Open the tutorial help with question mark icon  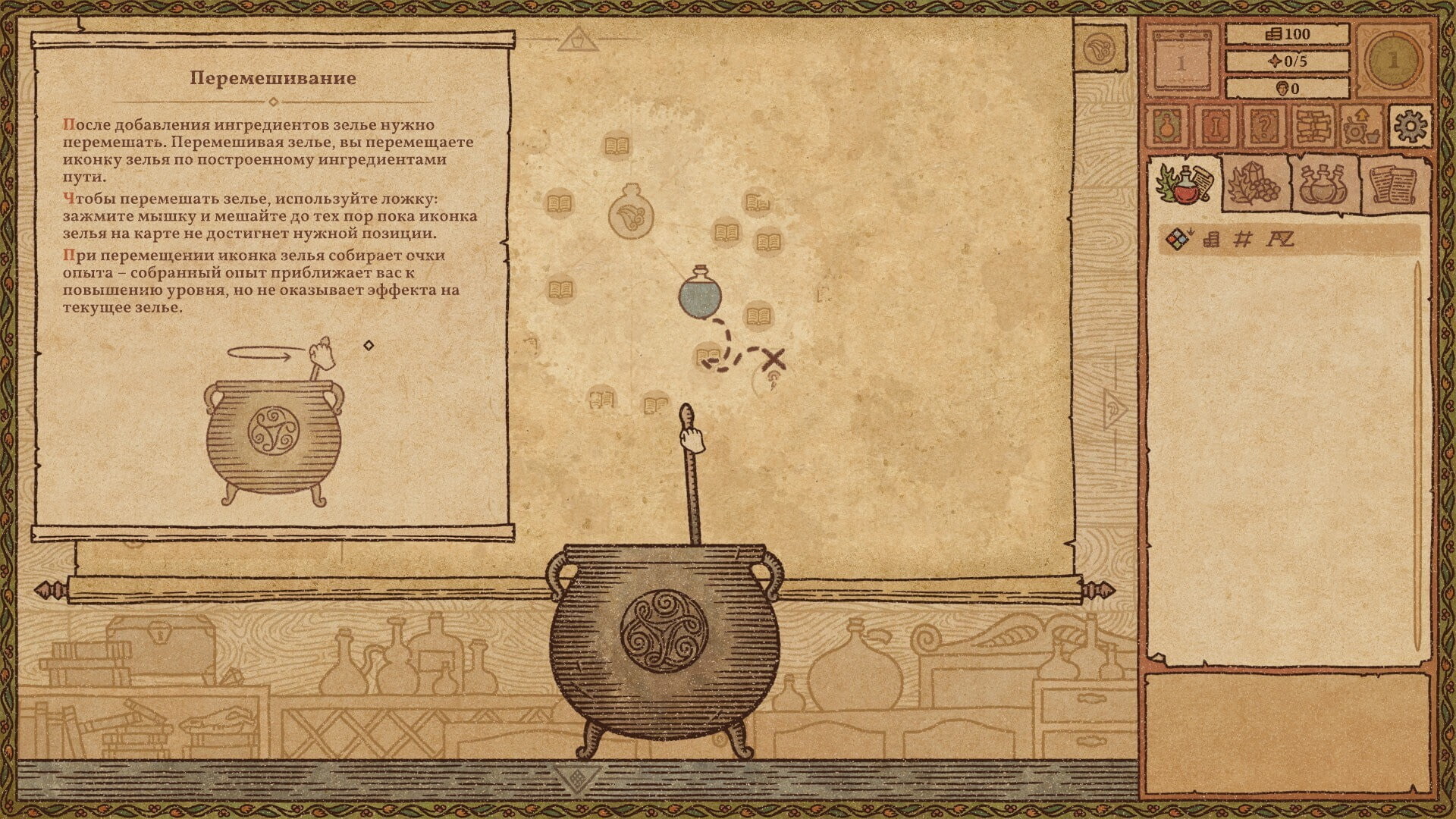click(x=1266, y=127)
